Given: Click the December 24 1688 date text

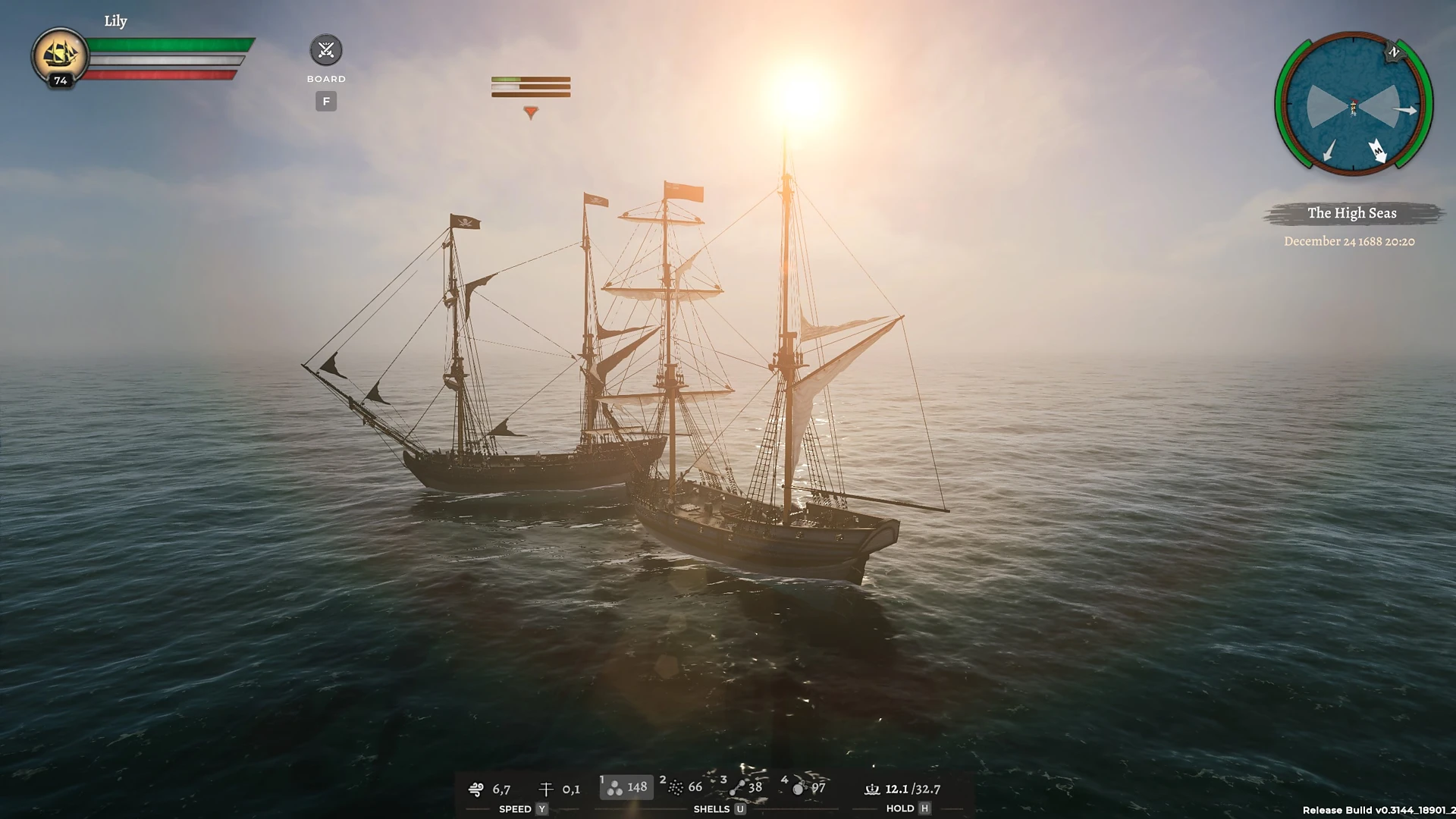Looking at the screenshot, I should pos(1350,241).
